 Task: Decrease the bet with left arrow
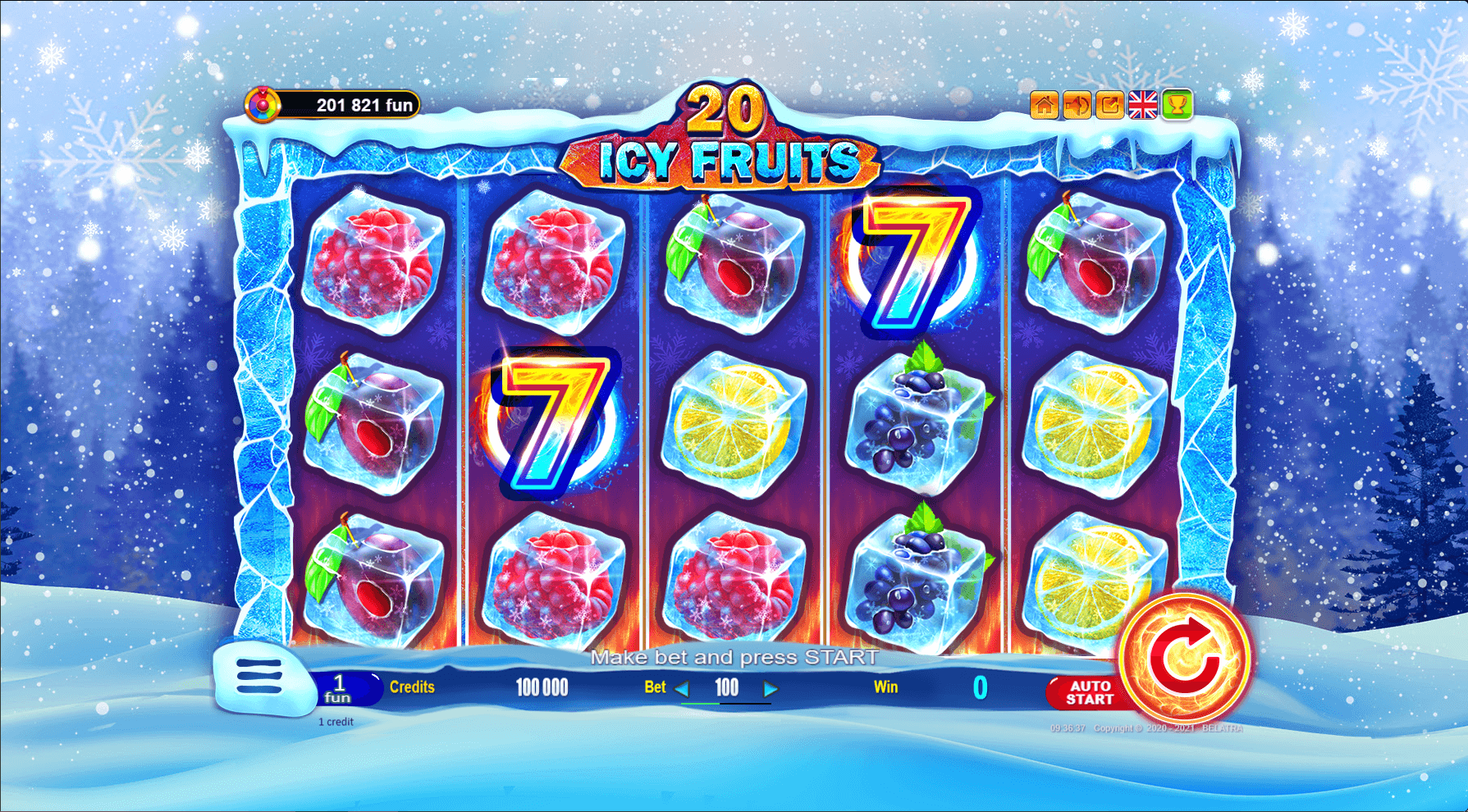[682, 689]
